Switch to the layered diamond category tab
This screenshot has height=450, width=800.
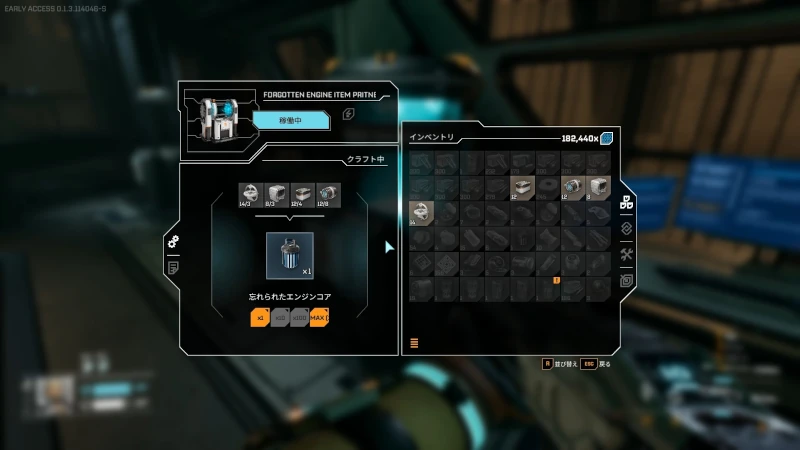pyautogui.click(x=627, y=228)
